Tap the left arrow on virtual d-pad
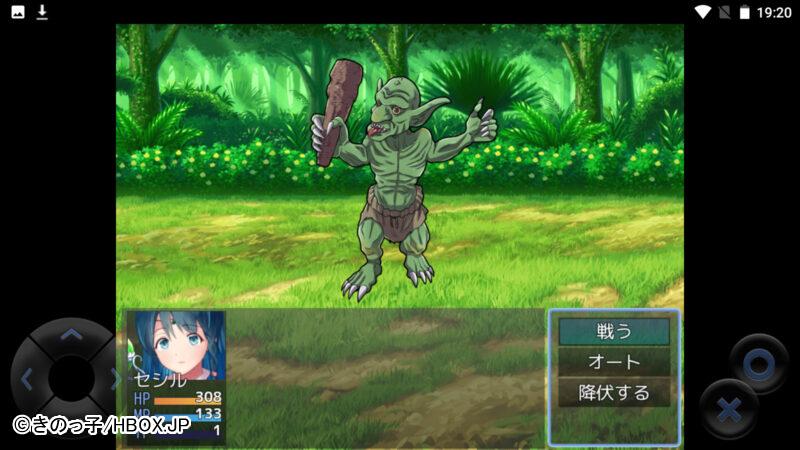 (27, 379)
